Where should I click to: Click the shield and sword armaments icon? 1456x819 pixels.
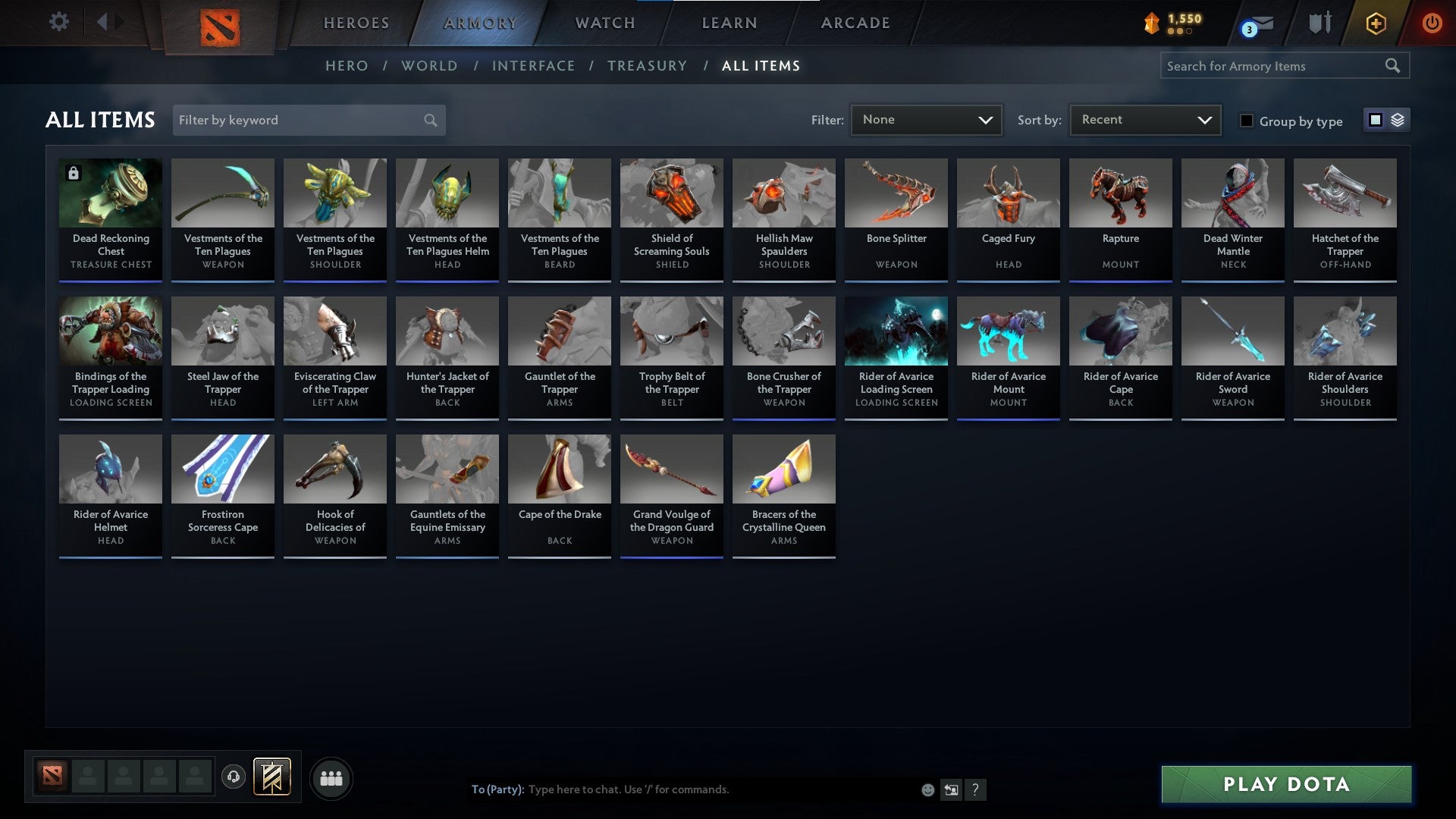coord(1319,23)
